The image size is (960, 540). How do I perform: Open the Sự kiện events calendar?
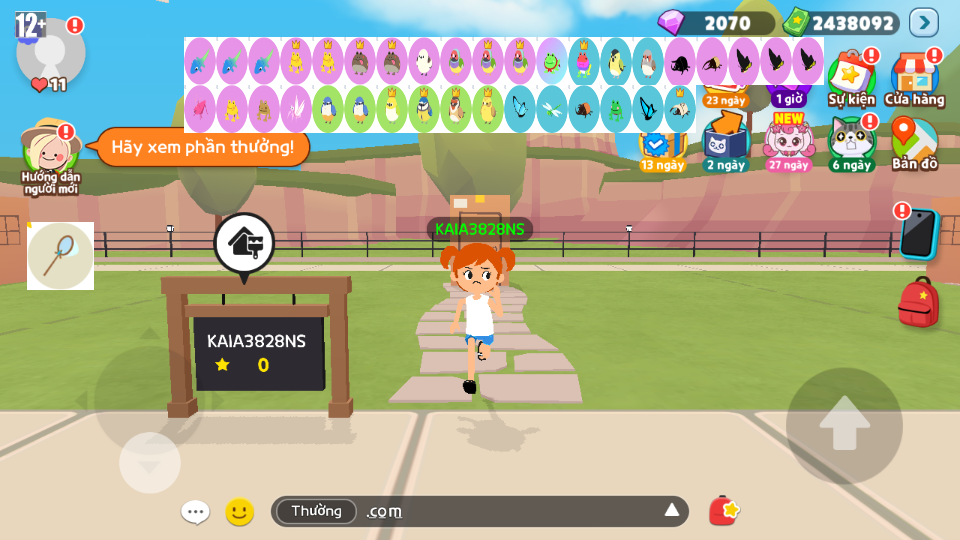(851, 78)
